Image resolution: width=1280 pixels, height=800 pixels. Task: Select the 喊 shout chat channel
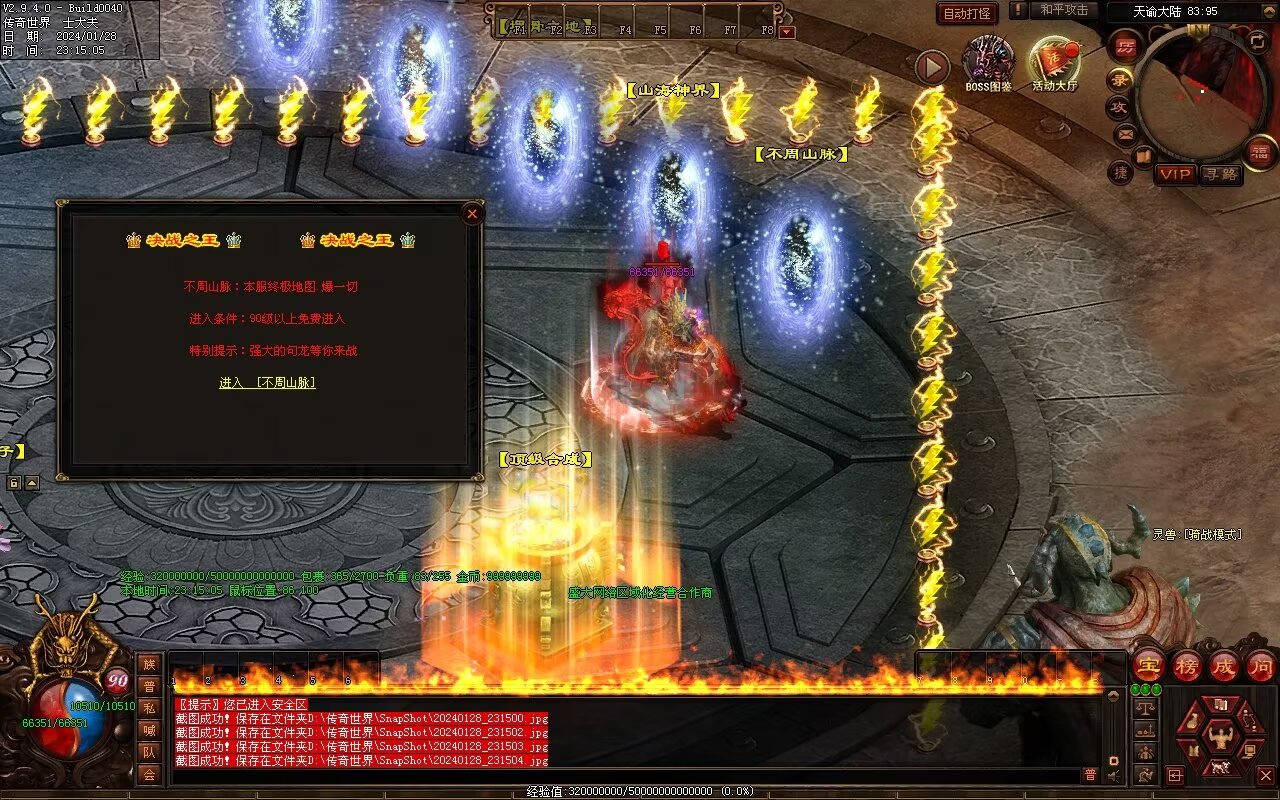pyautogui.click(x=149, y=730)
